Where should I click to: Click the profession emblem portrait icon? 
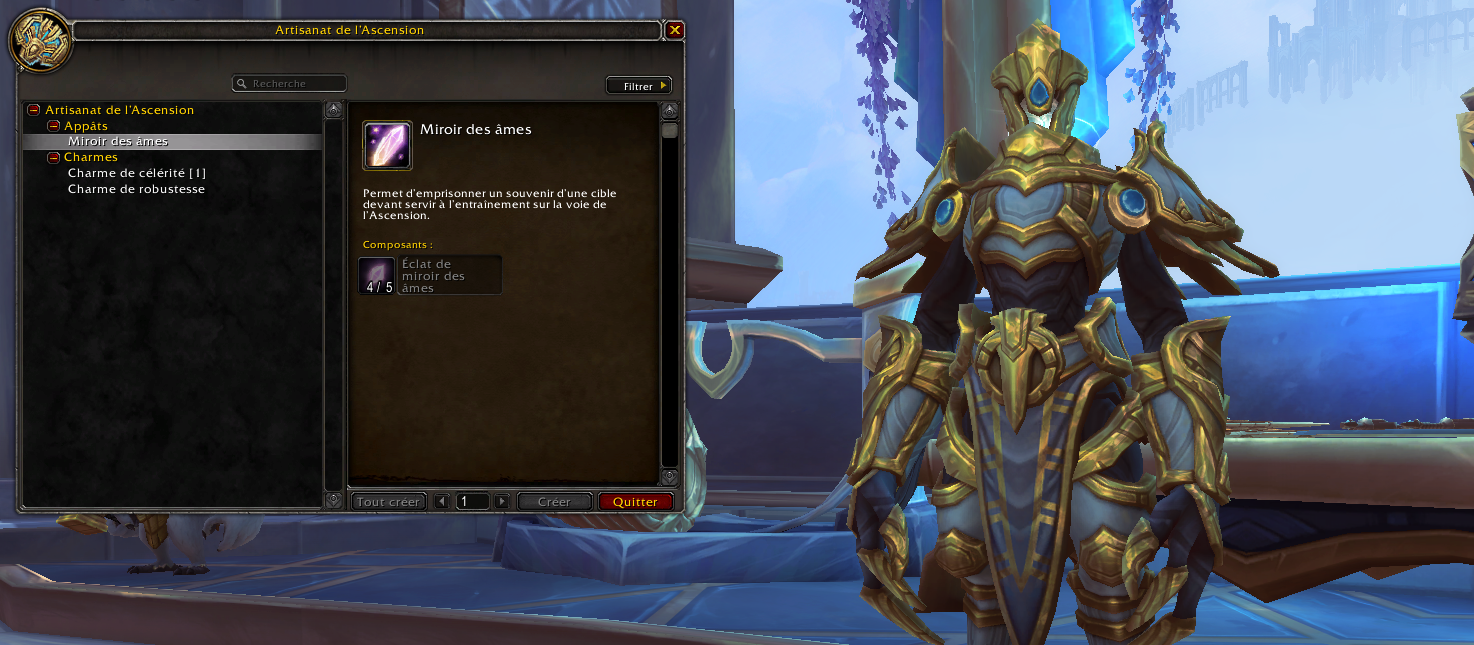click(x=40, y=41)
